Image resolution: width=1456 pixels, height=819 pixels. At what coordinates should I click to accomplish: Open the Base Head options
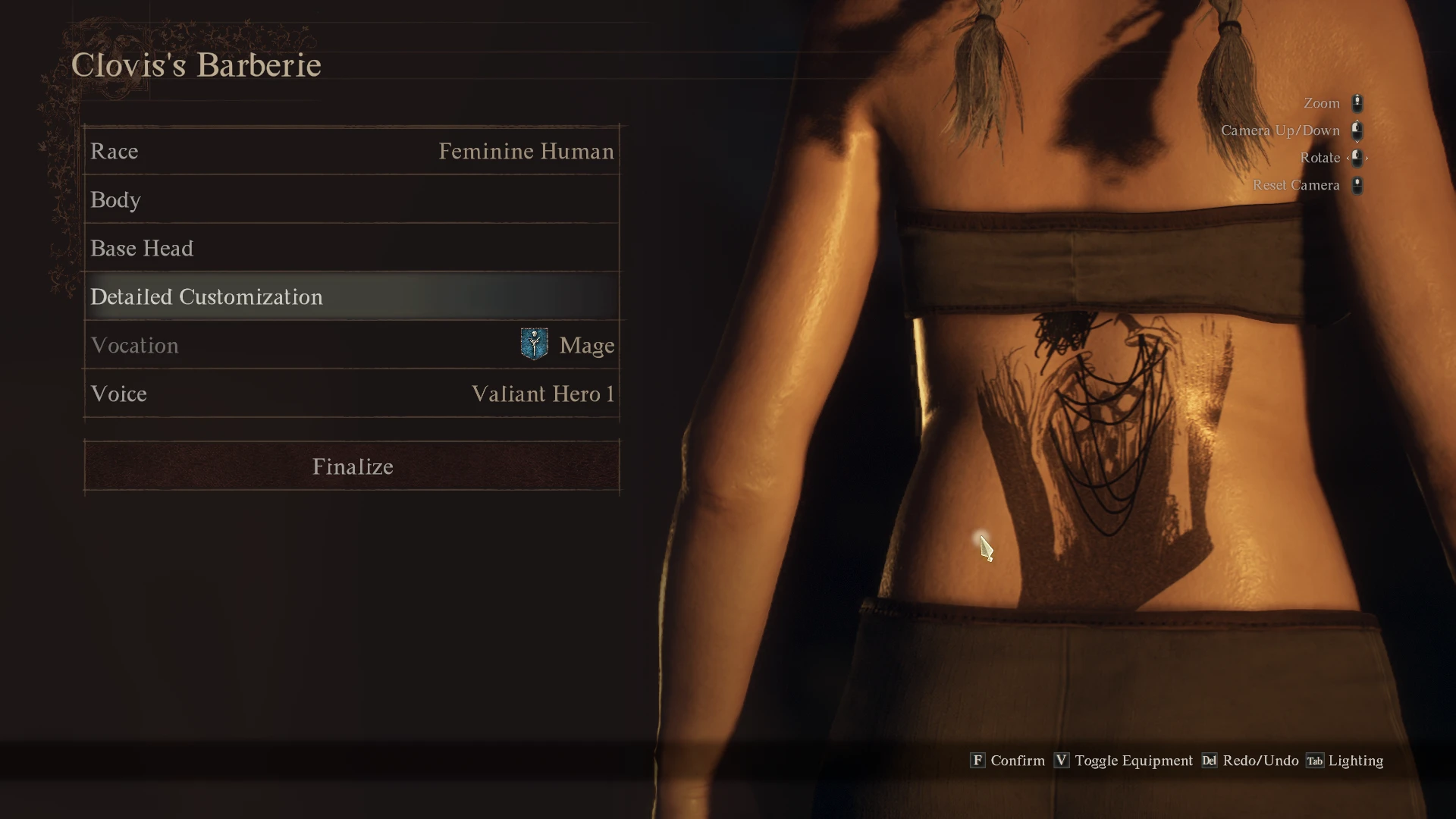coord(352,248)
